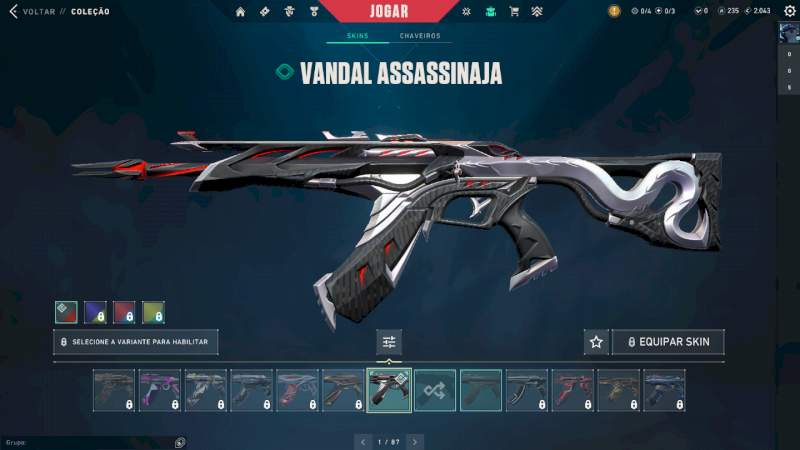The image size is (800, 450).
Task: Go to the previous skin page arrow
Action: [x=363, y=441]
